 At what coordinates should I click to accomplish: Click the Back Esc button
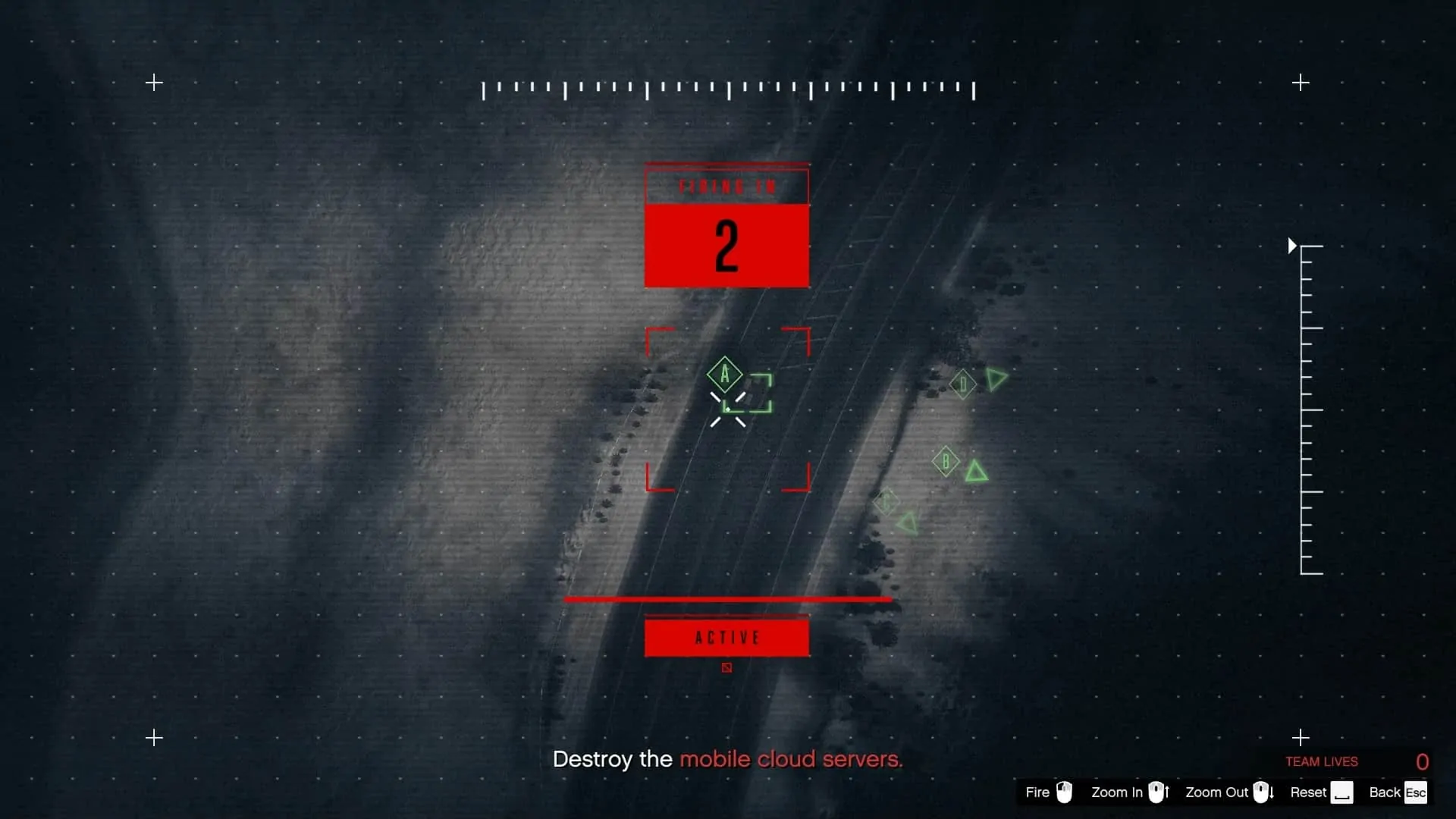tap(1415, 792)
